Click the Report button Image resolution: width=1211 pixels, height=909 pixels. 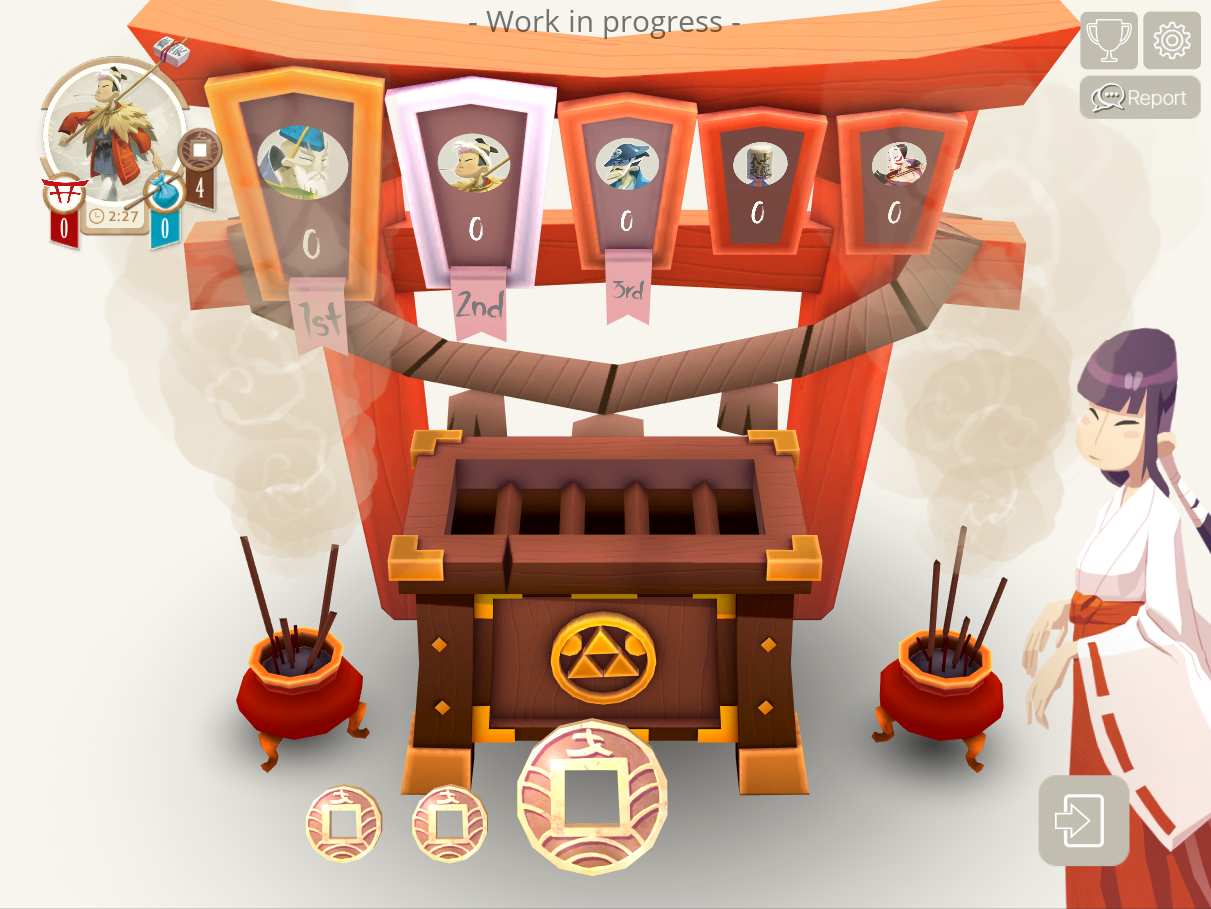pyautogui.click(x=1140, y=98)
